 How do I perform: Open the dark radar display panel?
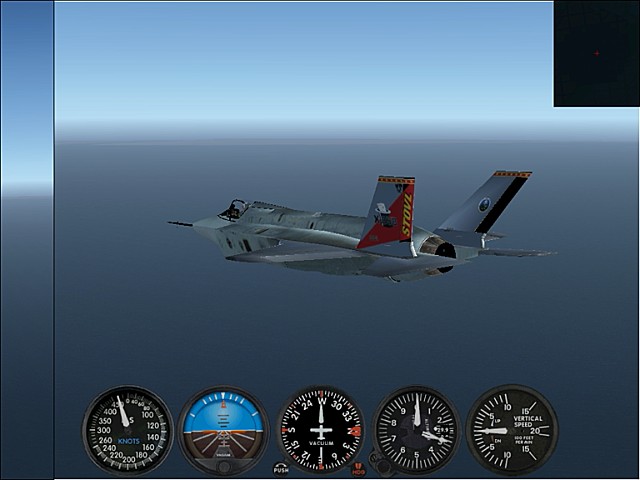[596, 53]
